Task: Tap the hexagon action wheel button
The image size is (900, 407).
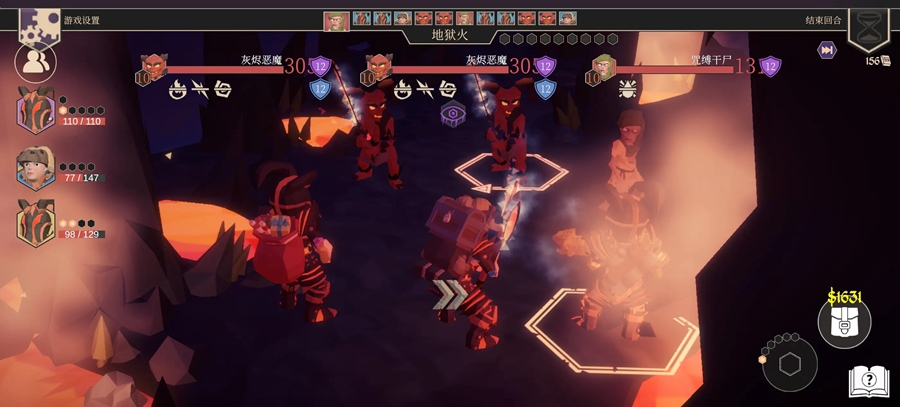Action: click(790, 364)
